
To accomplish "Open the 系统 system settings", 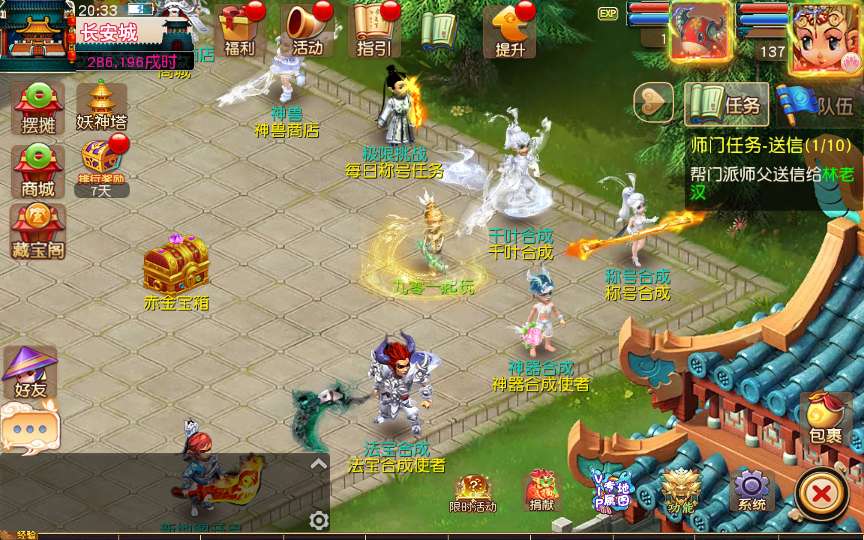I will point(752,489).
